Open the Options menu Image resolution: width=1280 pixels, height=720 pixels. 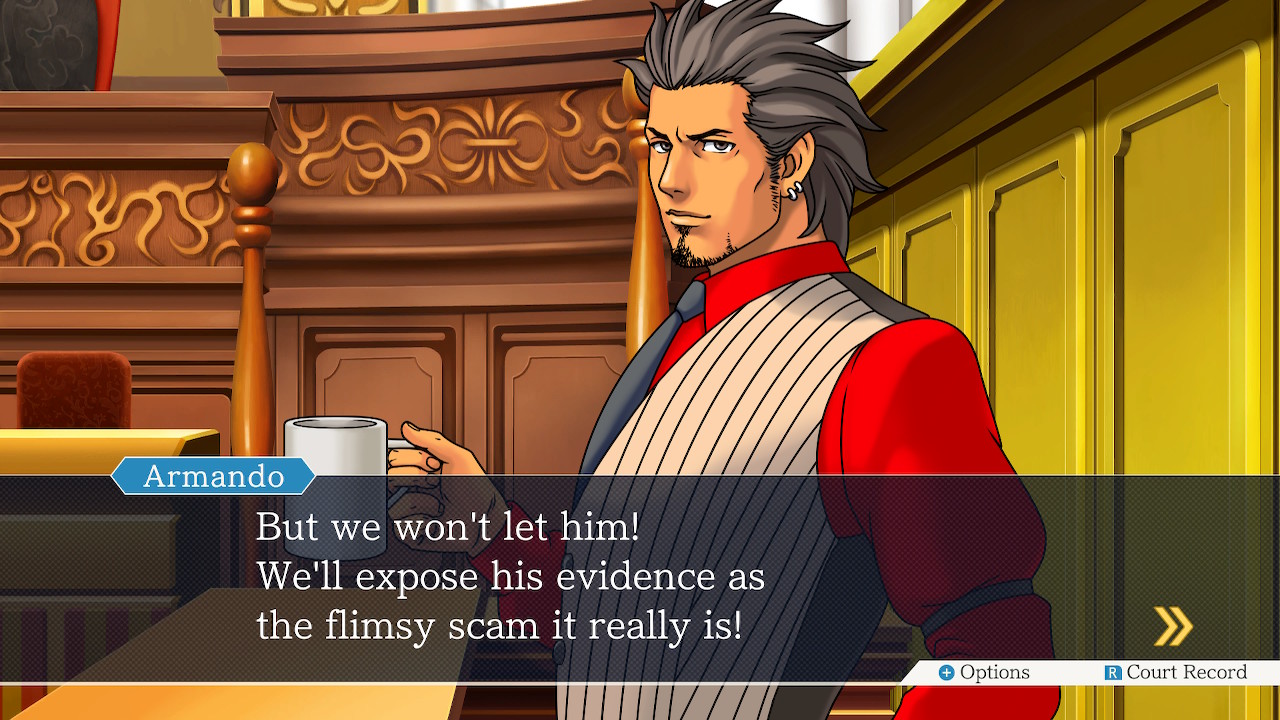pyautogui.click(x=987, y=673)
